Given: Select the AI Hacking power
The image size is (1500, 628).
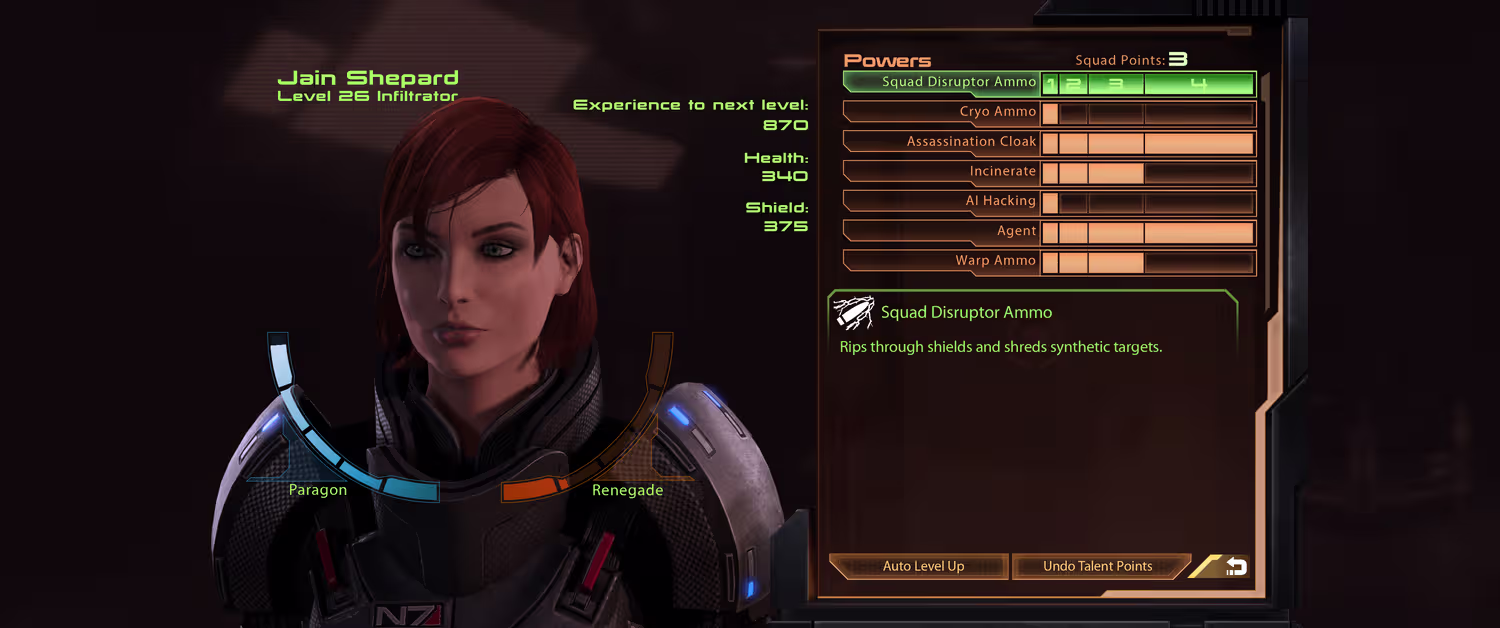Looking at the screenshot, I should point(943,201).
